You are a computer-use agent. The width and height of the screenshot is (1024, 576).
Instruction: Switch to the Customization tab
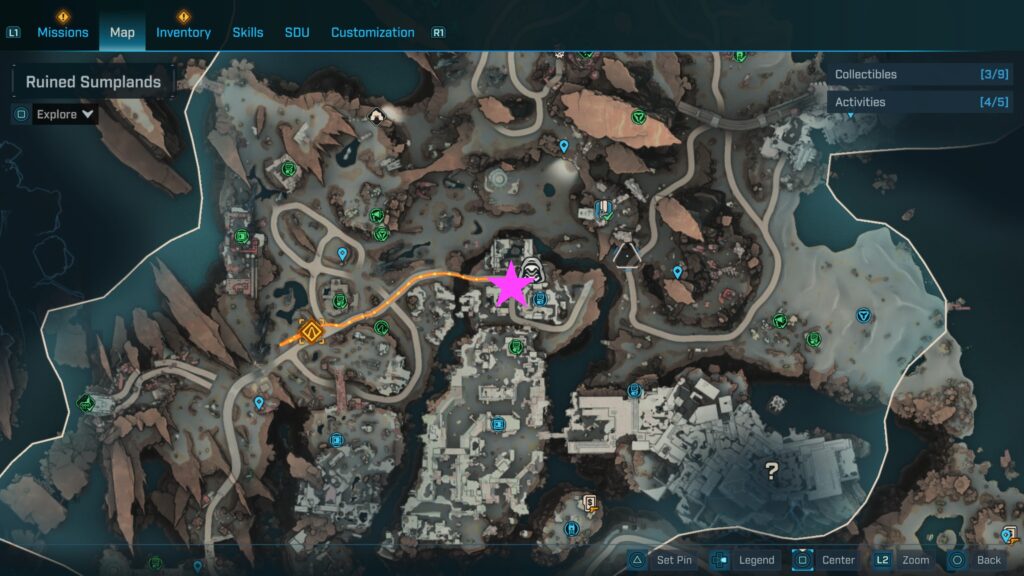(372, 32)
